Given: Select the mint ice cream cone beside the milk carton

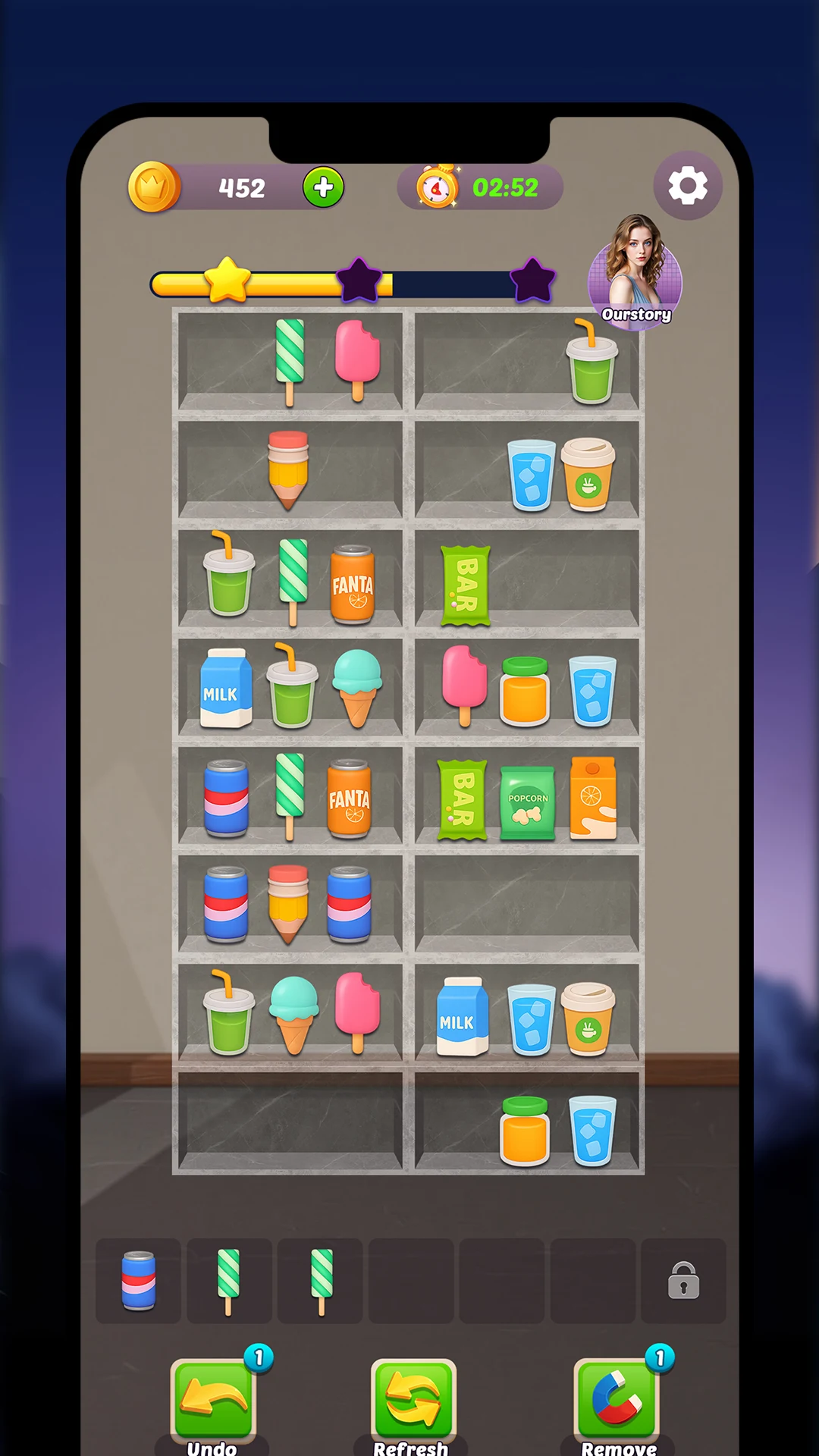Looking at the screenshot, I should [x=358, y=687].
